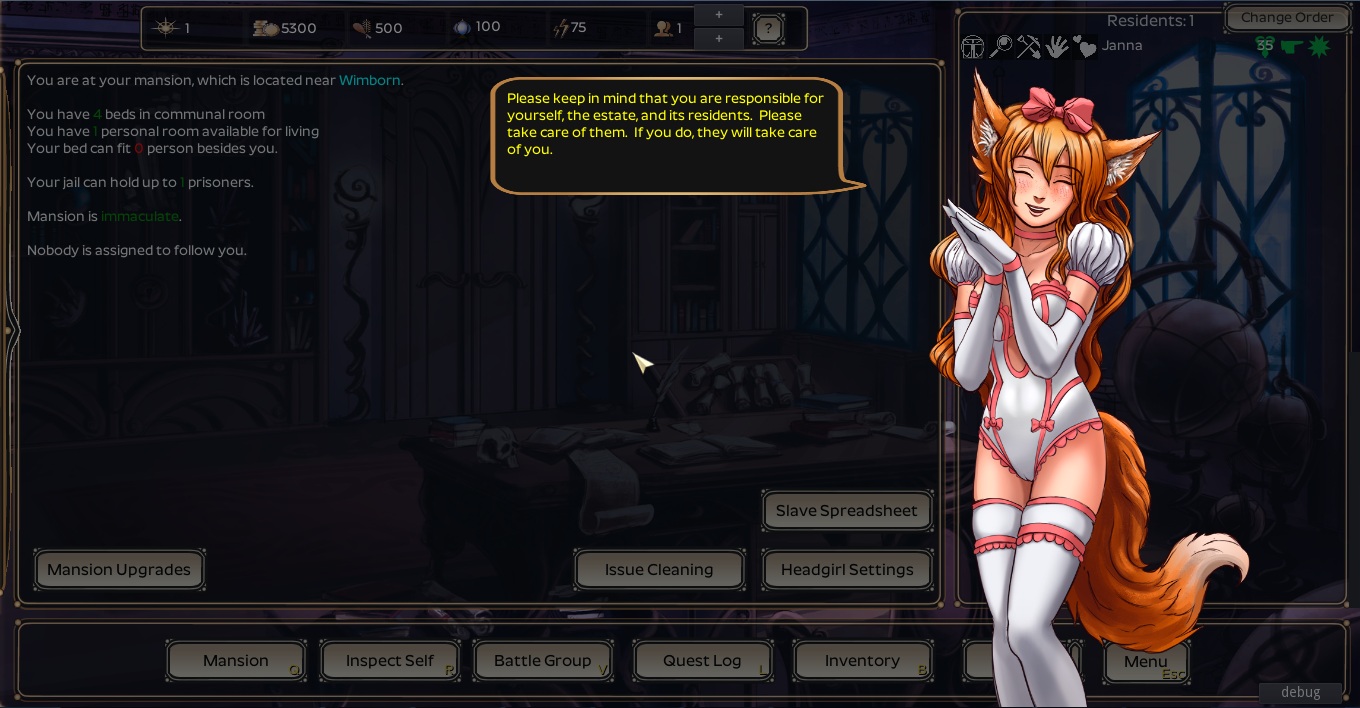Select resident Janna in the list
Image resolution: width=1360 pixels, height=708 pixels.
pos(1122,46)
